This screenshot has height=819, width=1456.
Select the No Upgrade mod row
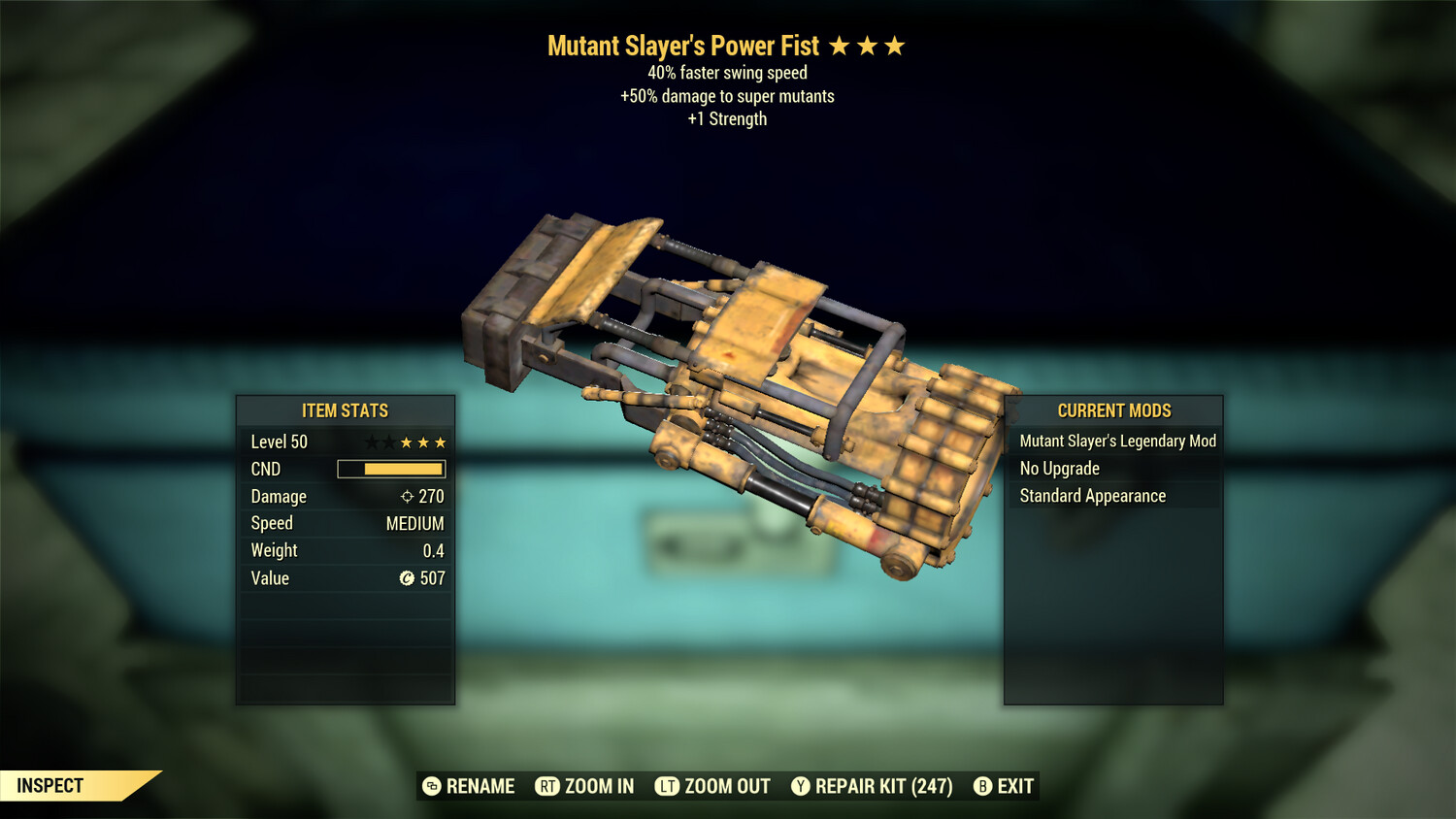[x=1060, y=469]
